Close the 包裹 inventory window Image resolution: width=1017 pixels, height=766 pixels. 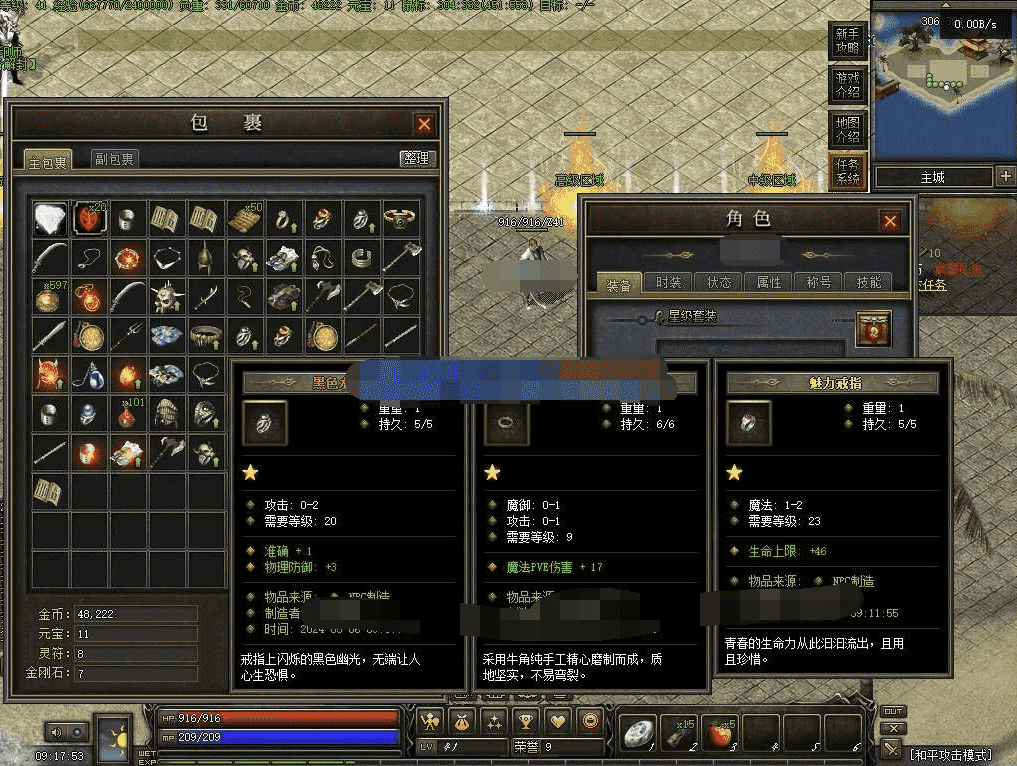[x=424, y=124]
